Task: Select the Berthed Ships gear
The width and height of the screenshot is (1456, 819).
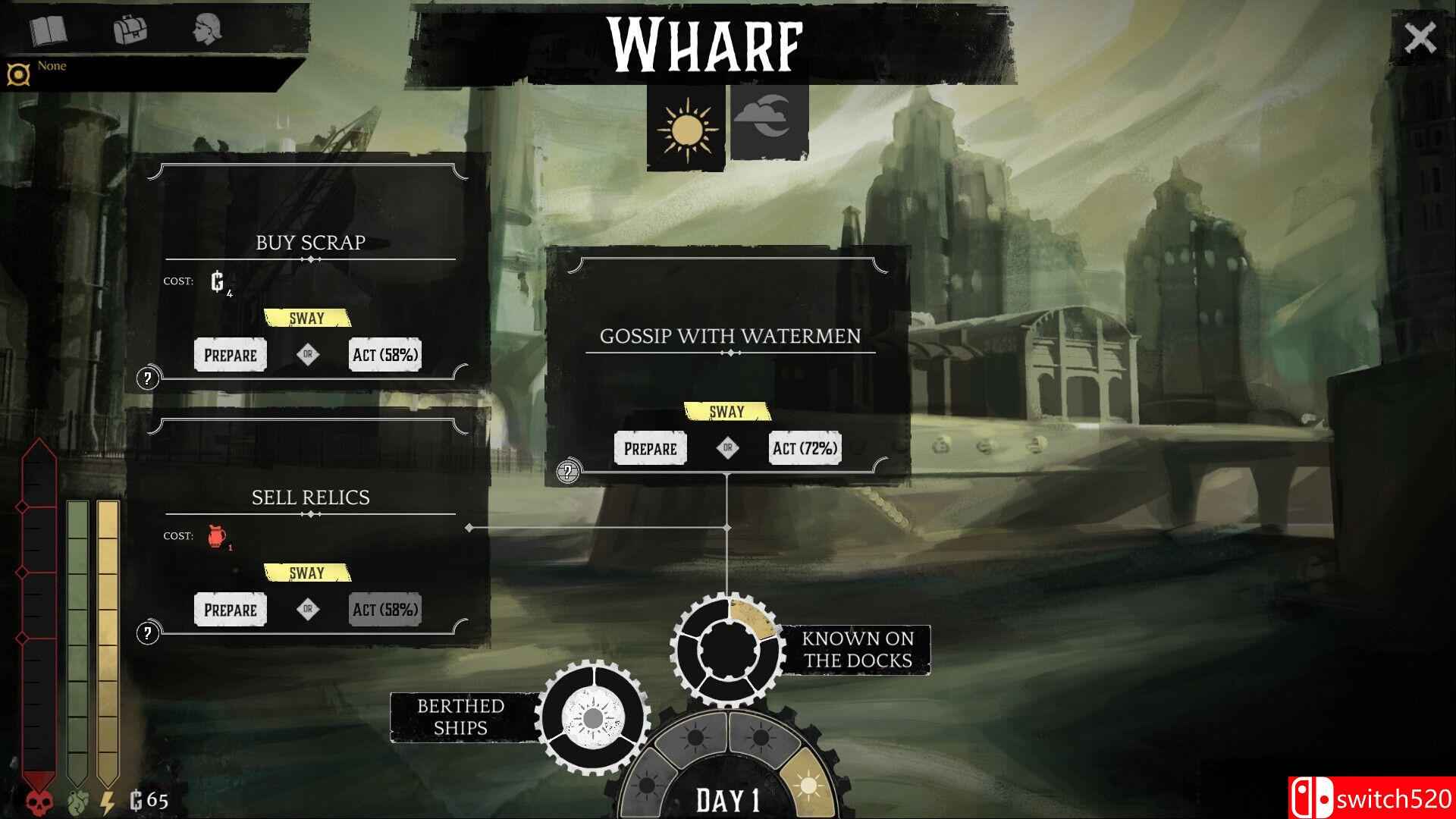Action: [x=592, y=717]
